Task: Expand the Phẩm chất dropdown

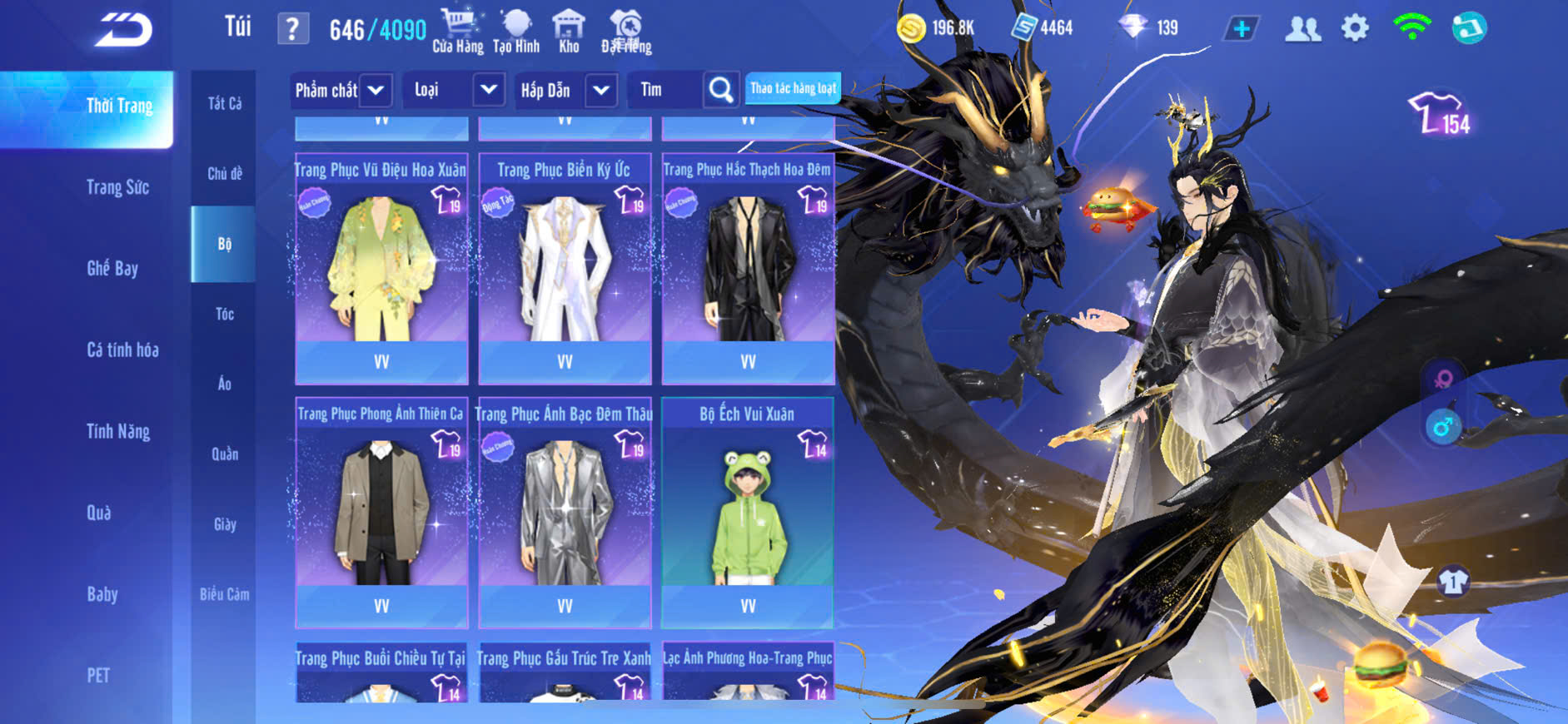Action: tap(375, 90)
